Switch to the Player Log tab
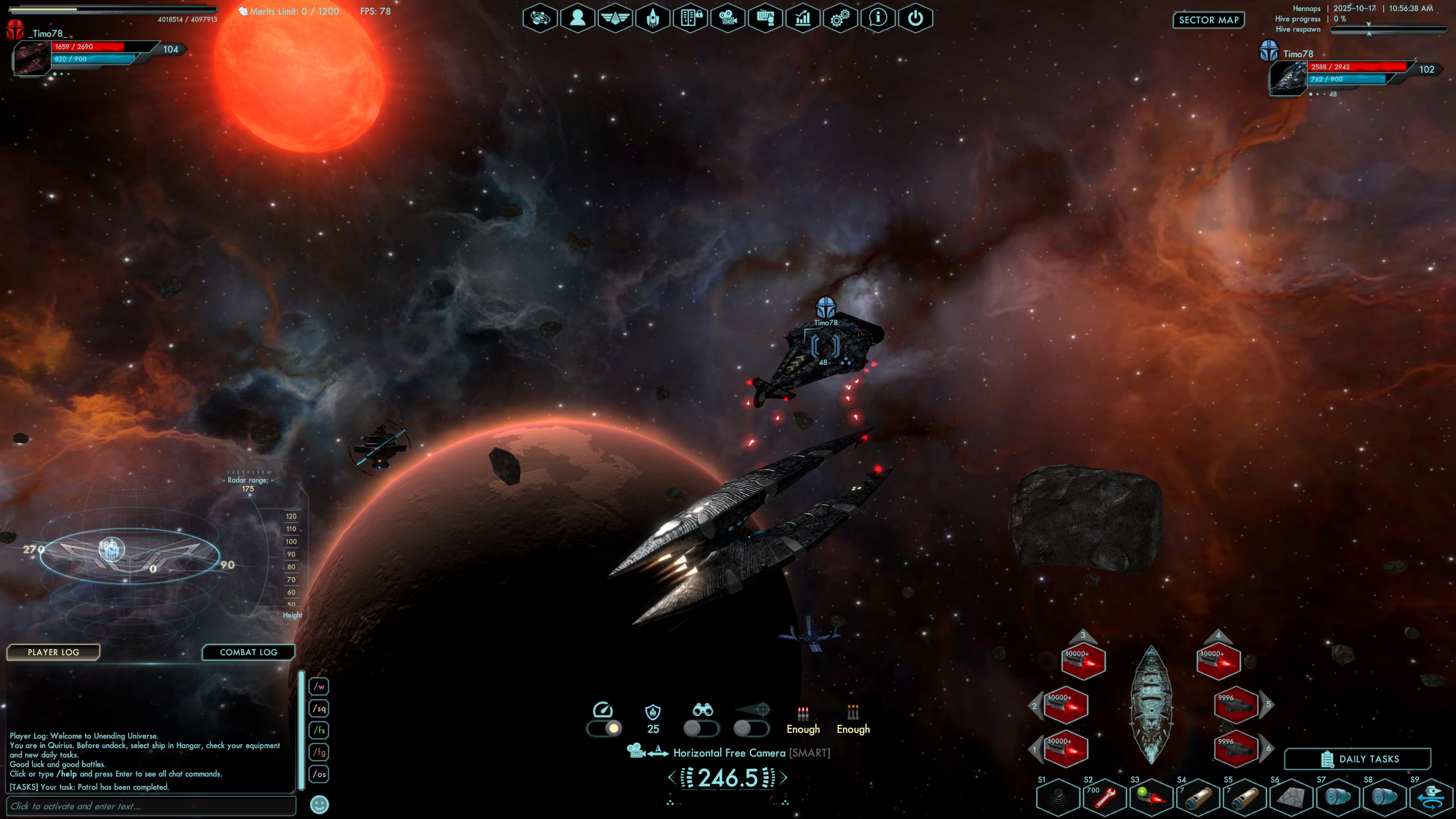This screenshot has width=1456, height=819. pos(53,652)
